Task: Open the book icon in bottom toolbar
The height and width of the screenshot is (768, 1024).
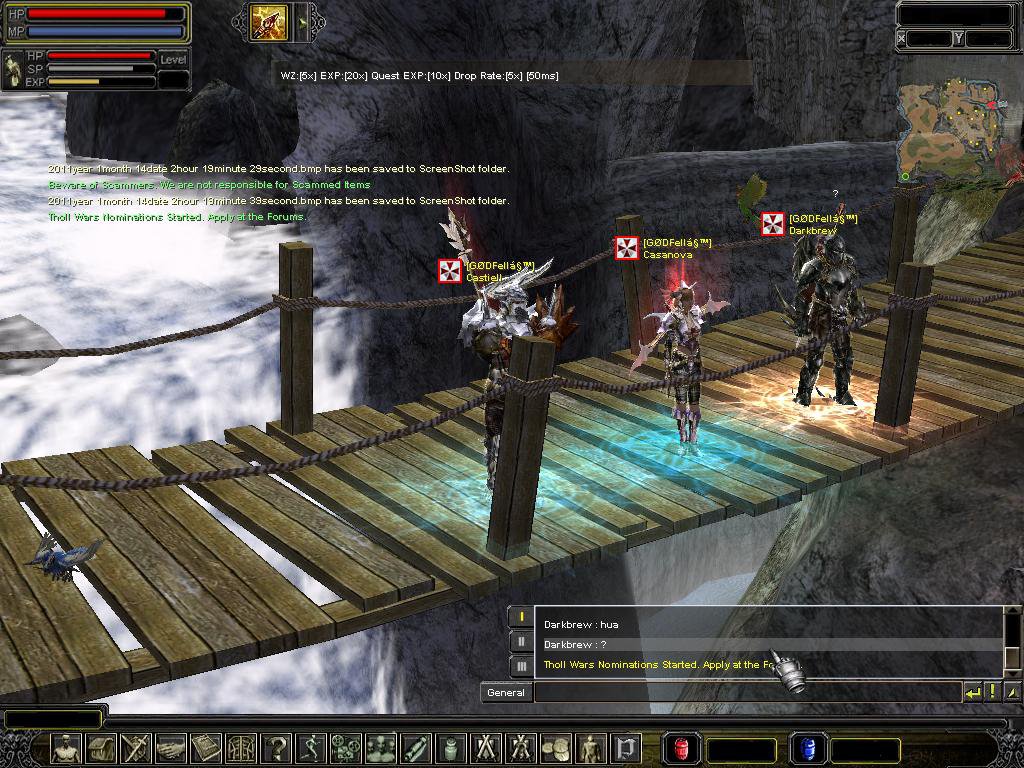Action: (x=207, y=748)
